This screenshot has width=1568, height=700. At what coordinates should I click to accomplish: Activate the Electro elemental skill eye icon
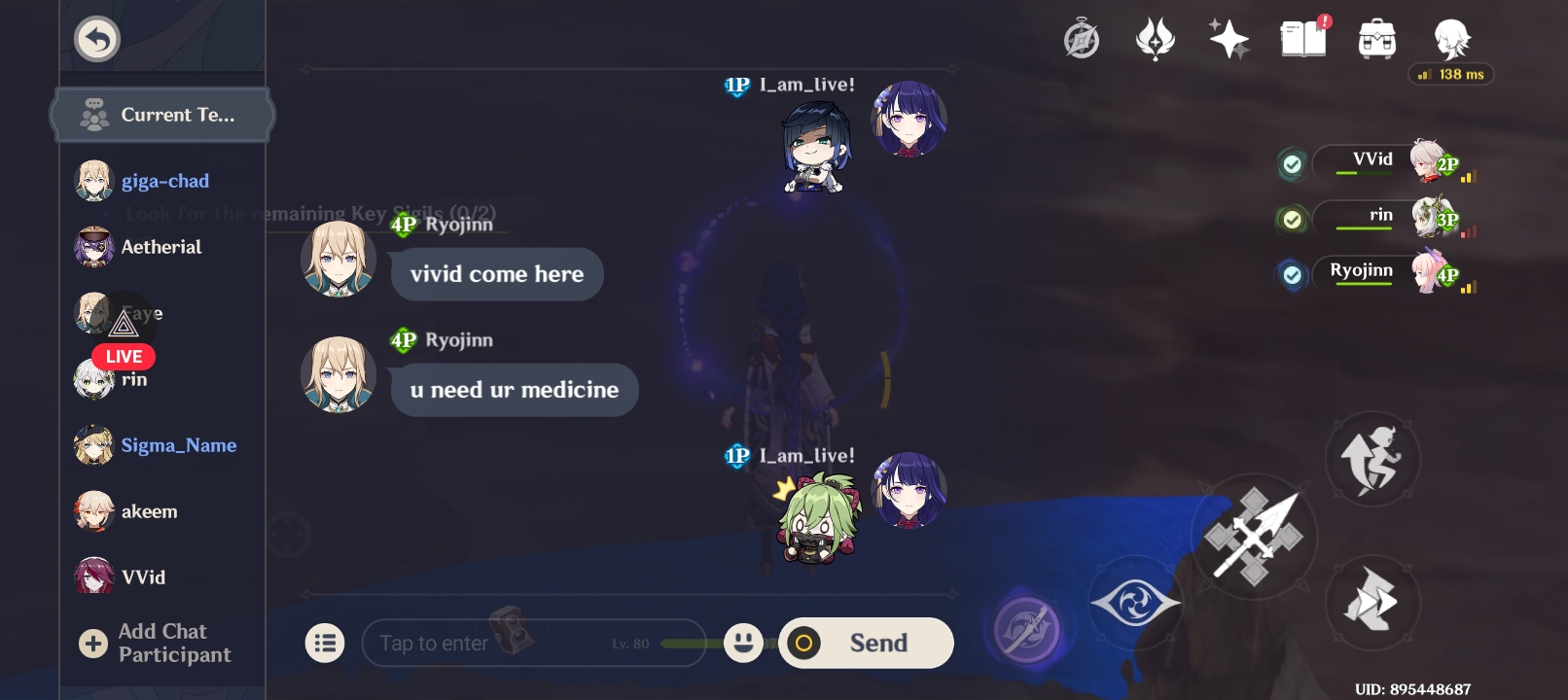1134,602
